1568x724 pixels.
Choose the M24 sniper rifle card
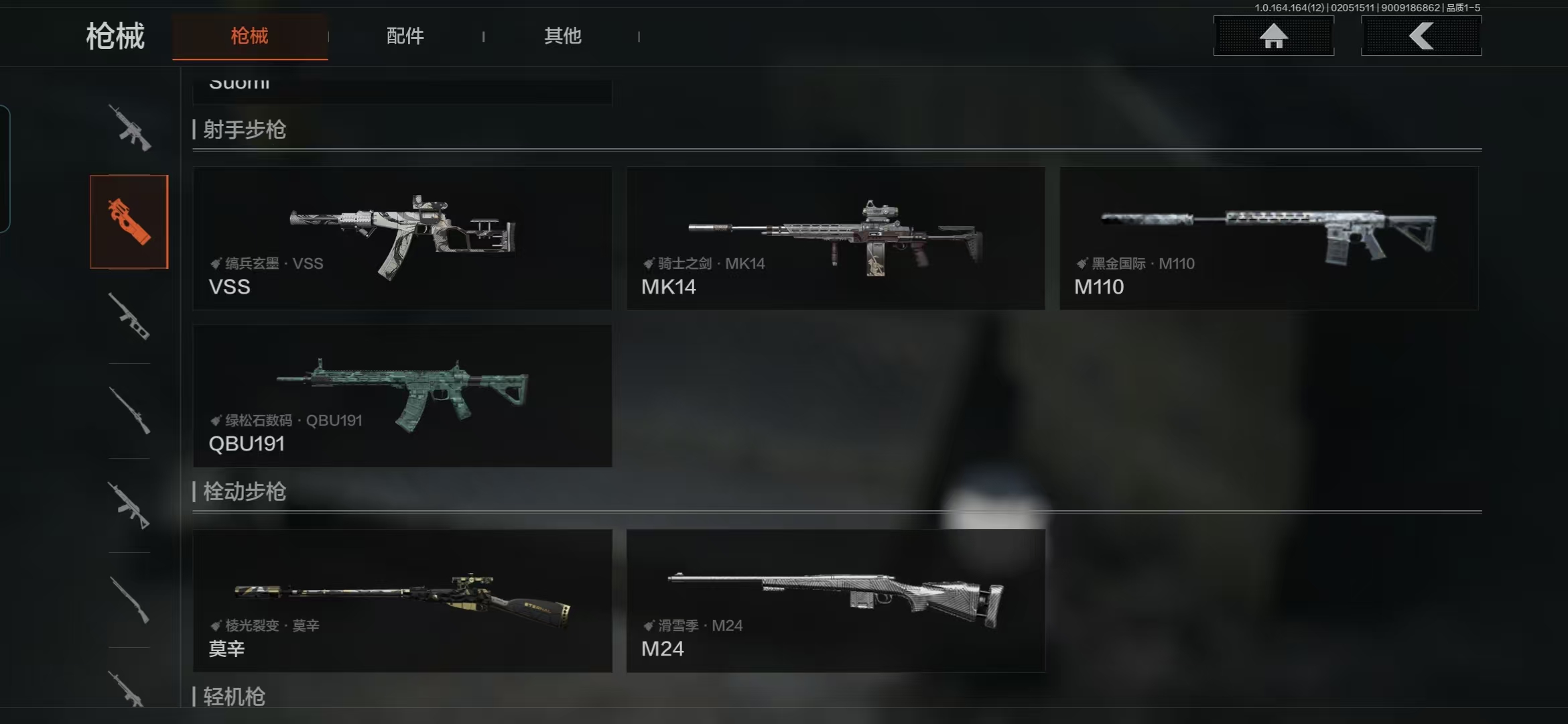click(x=836, y=601)
